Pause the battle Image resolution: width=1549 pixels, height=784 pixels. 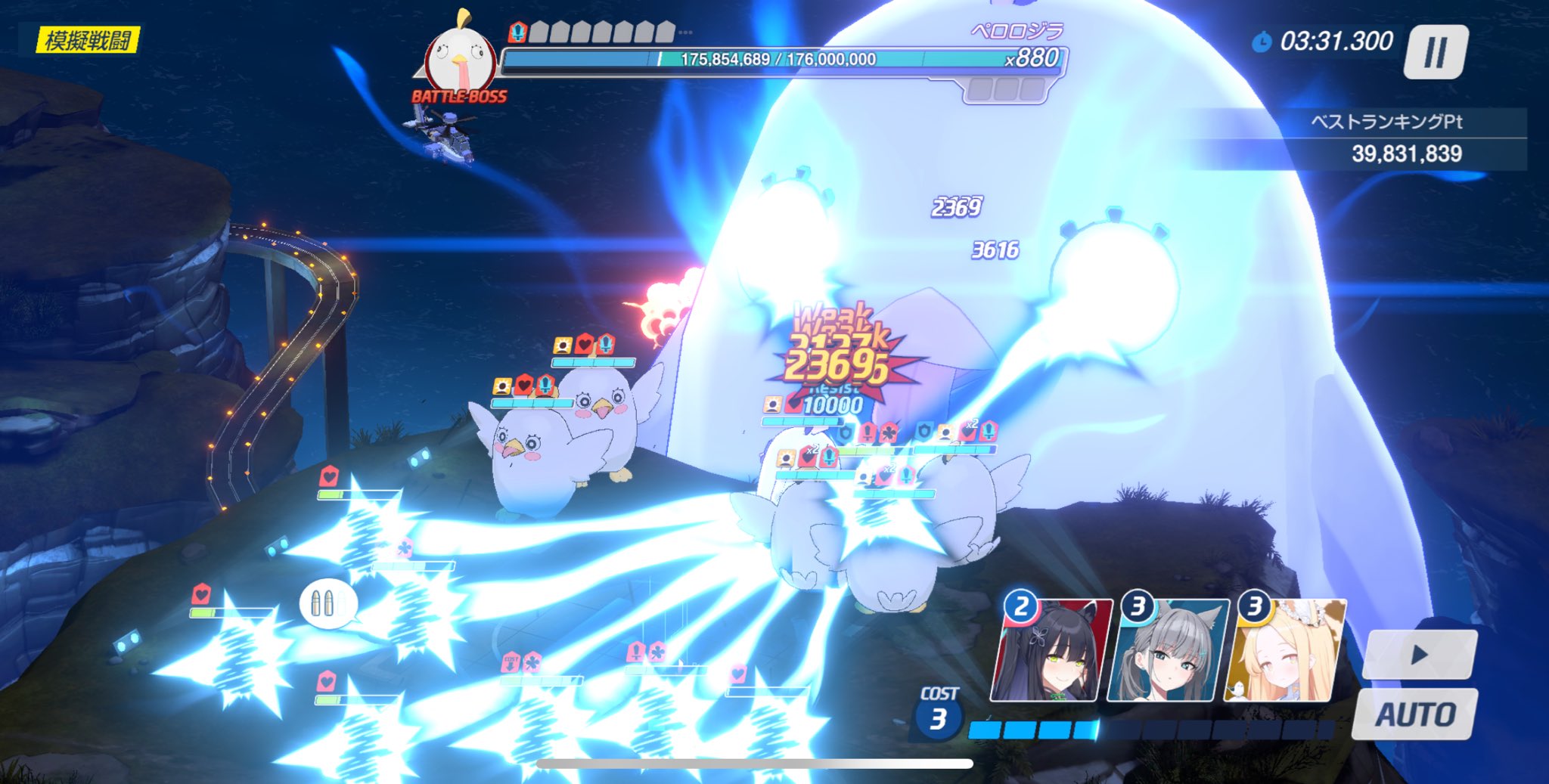tap(1435, 52)
